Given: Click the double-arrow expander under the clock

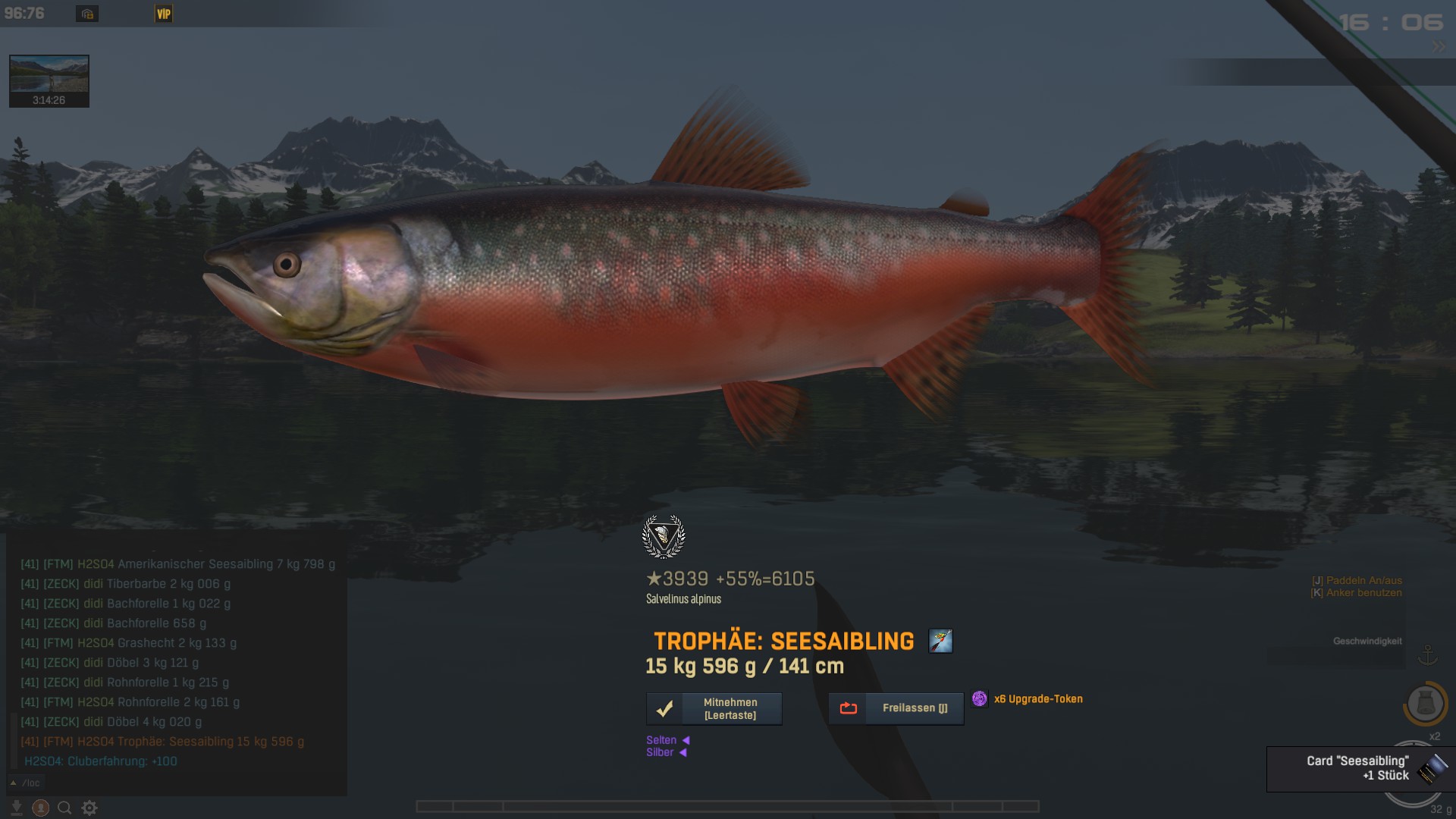Looking at the screenshot, I should 1439,47.
